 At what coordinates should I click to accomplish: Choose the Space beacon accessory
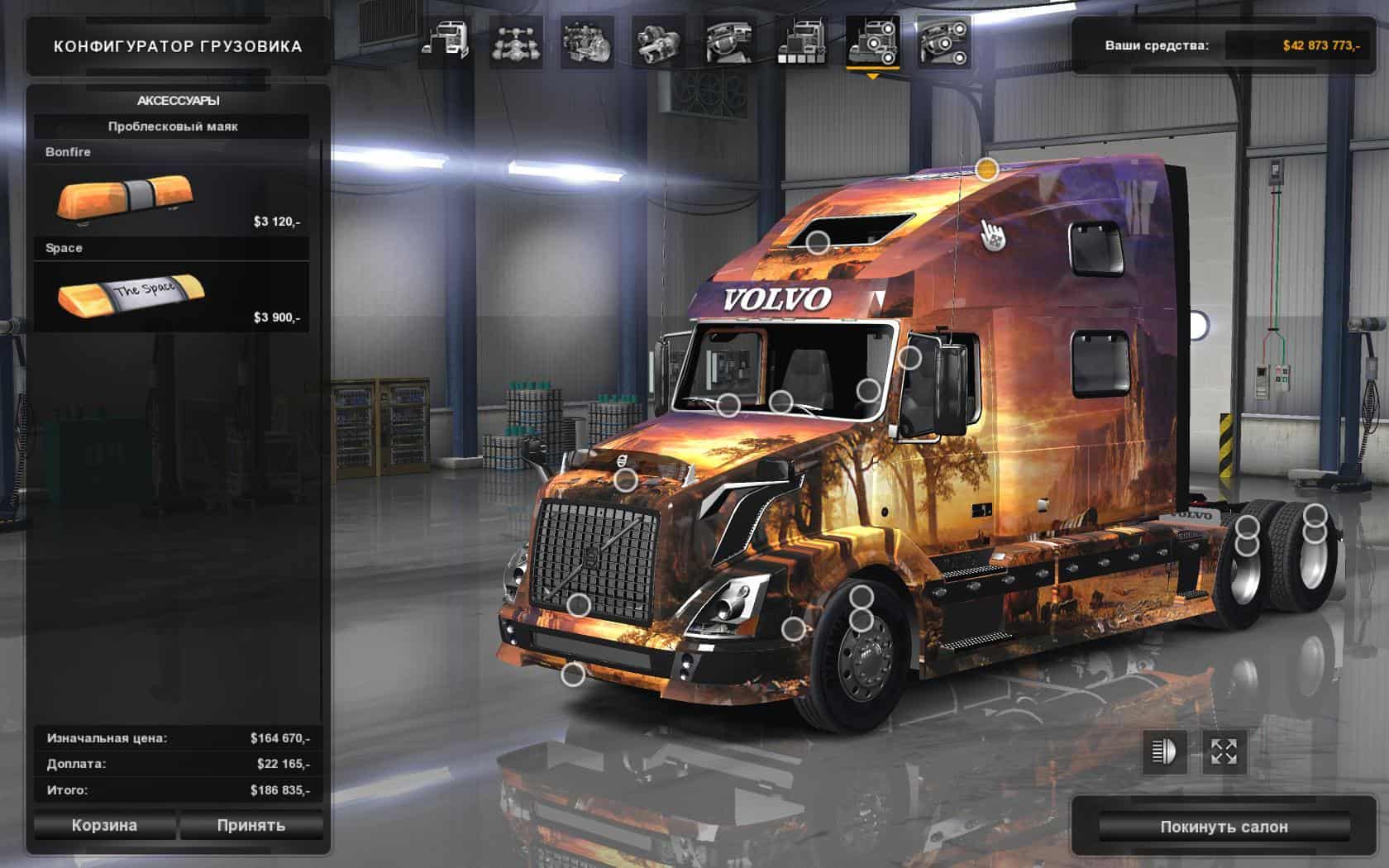(171, 297)
